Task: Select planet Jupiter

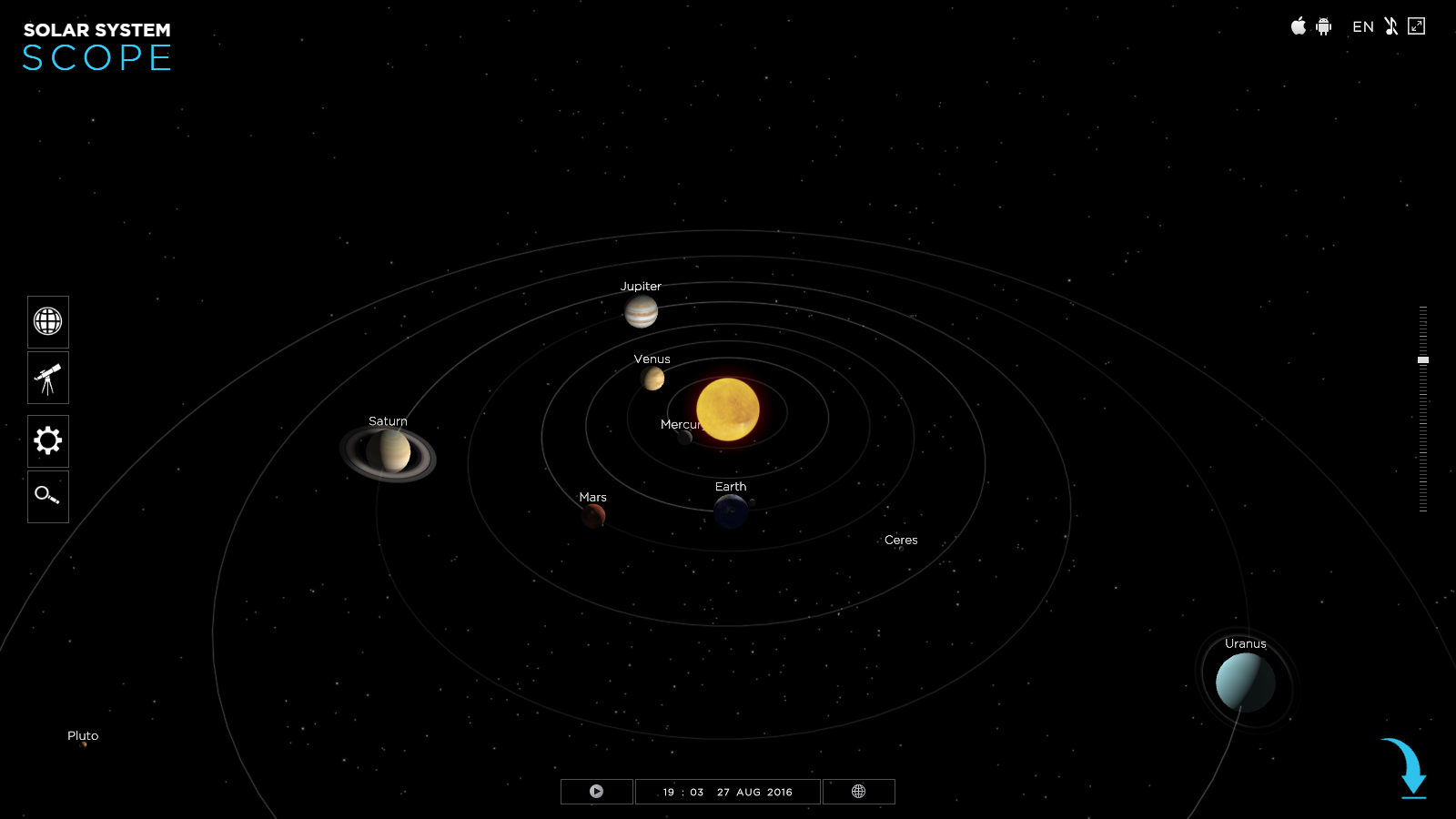Action: point(641,312)
